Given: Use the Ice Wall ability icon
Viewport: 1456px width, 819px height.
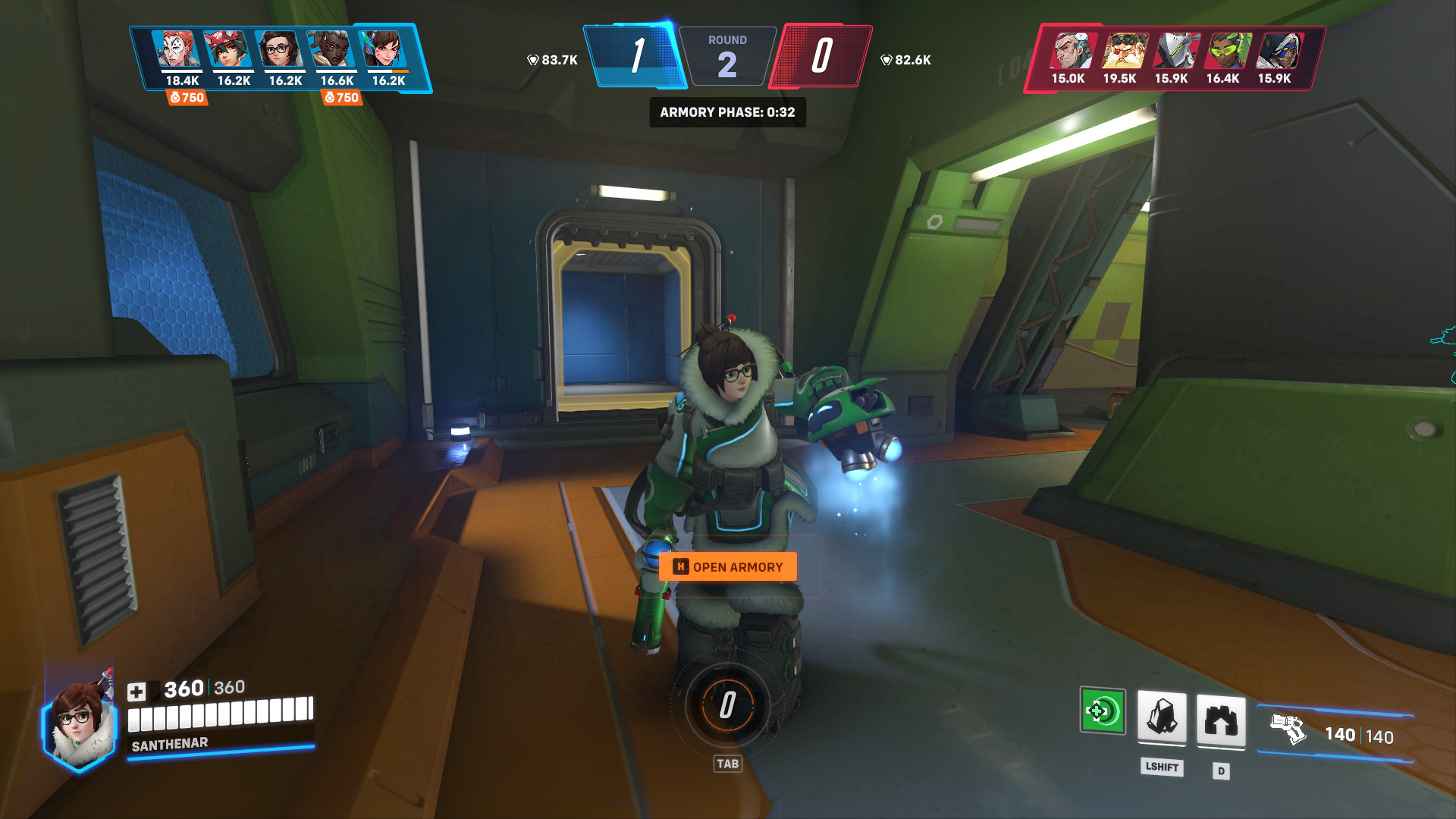Looking at the screenshot, I should click(1220, 718).
